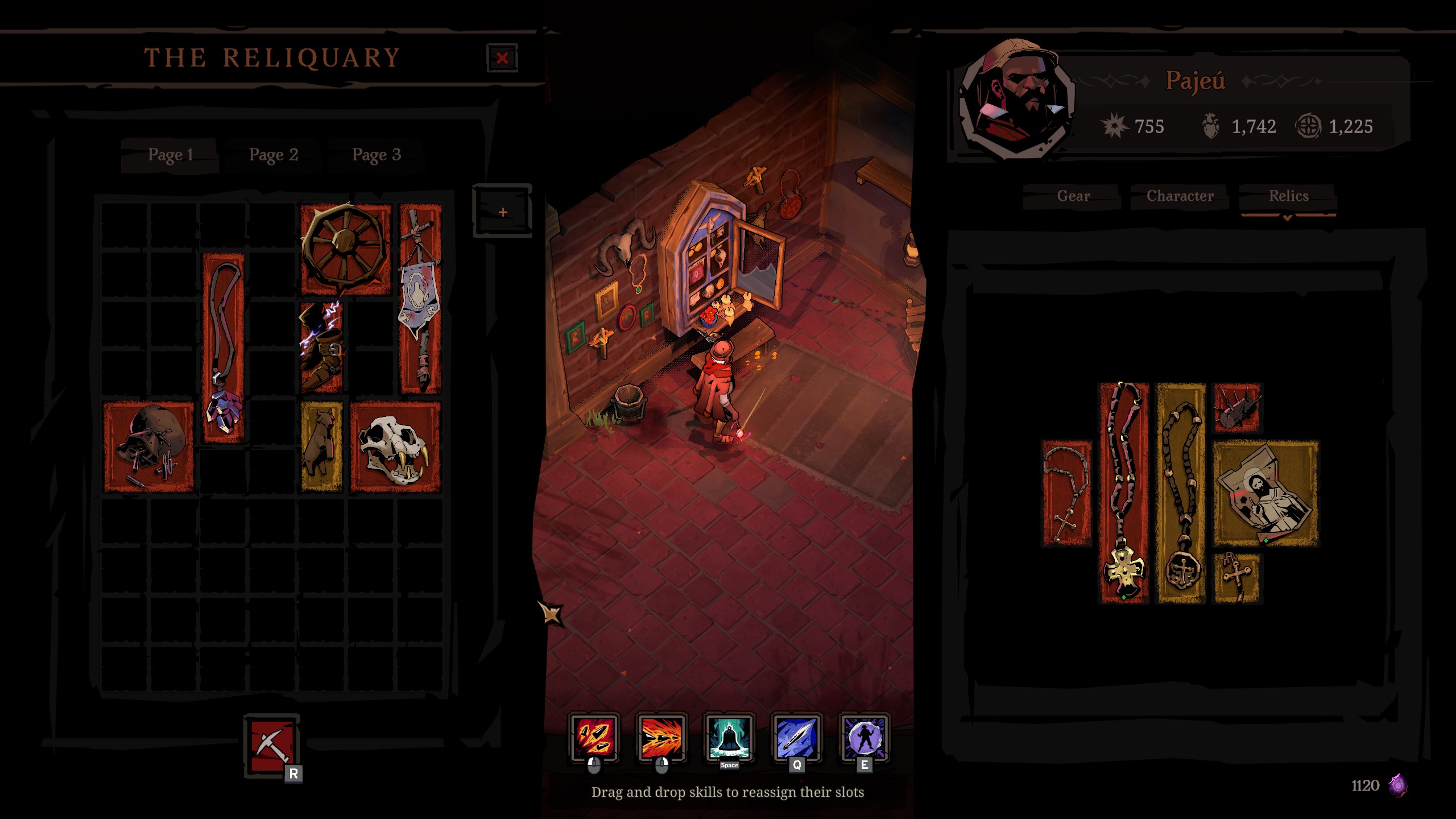Open the Gear tab

click(1073, 196)
